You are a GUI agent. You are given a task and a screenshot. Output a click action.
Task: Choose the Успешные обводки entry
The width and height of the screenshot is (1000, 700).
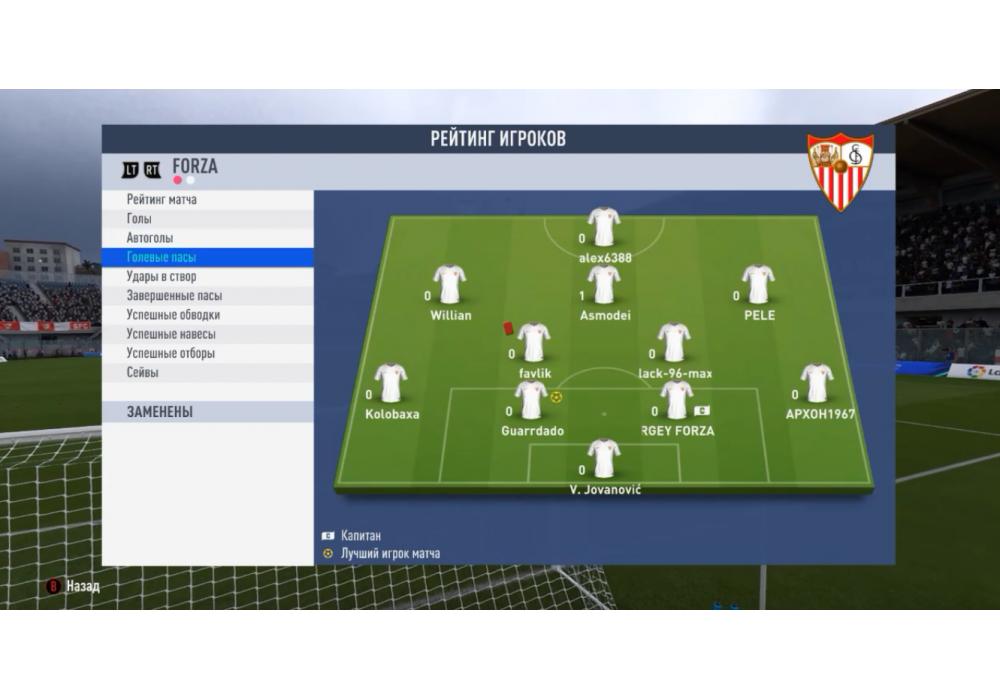(173, 315)
